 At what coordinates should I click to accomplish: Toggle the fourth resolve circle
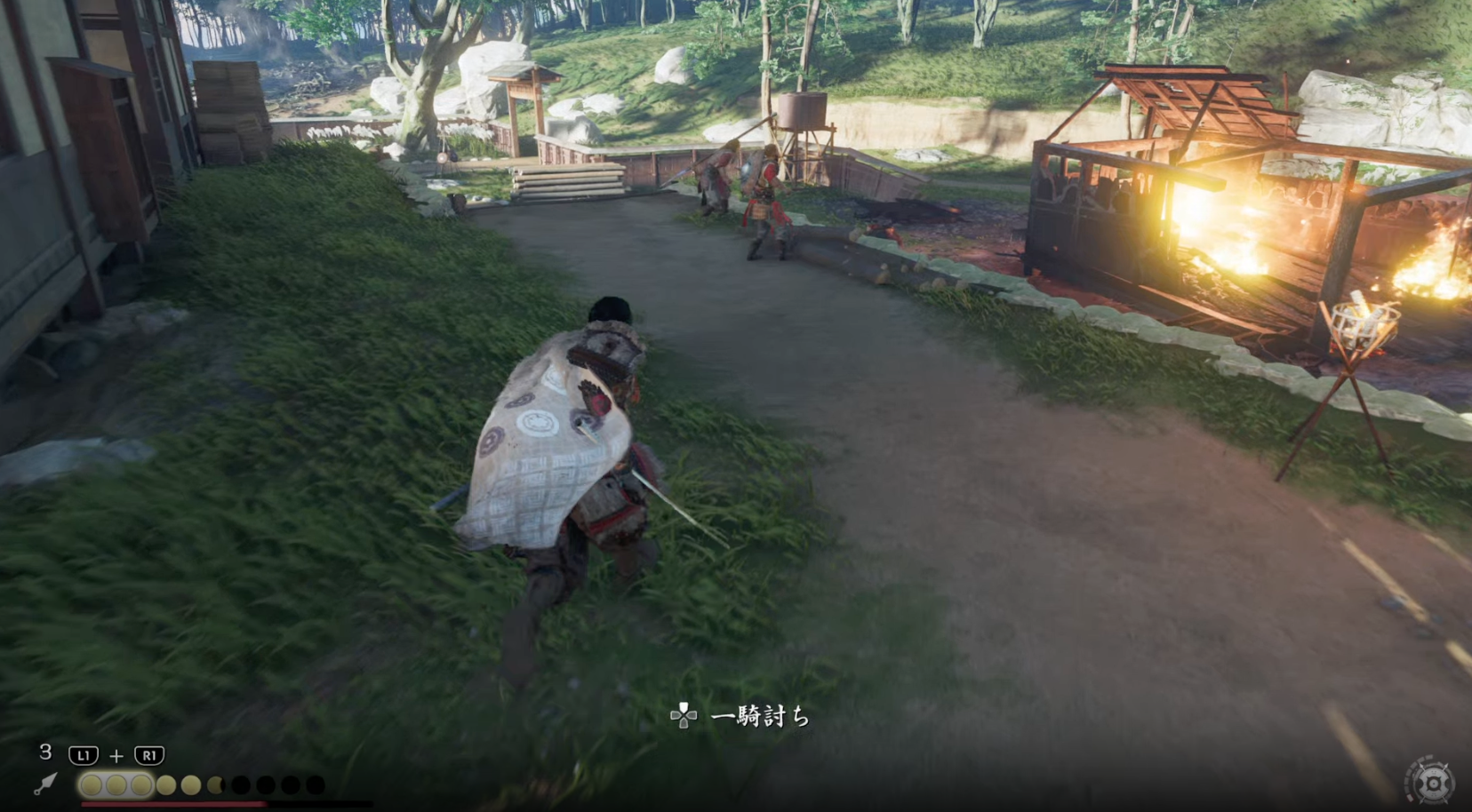point(167,784)
